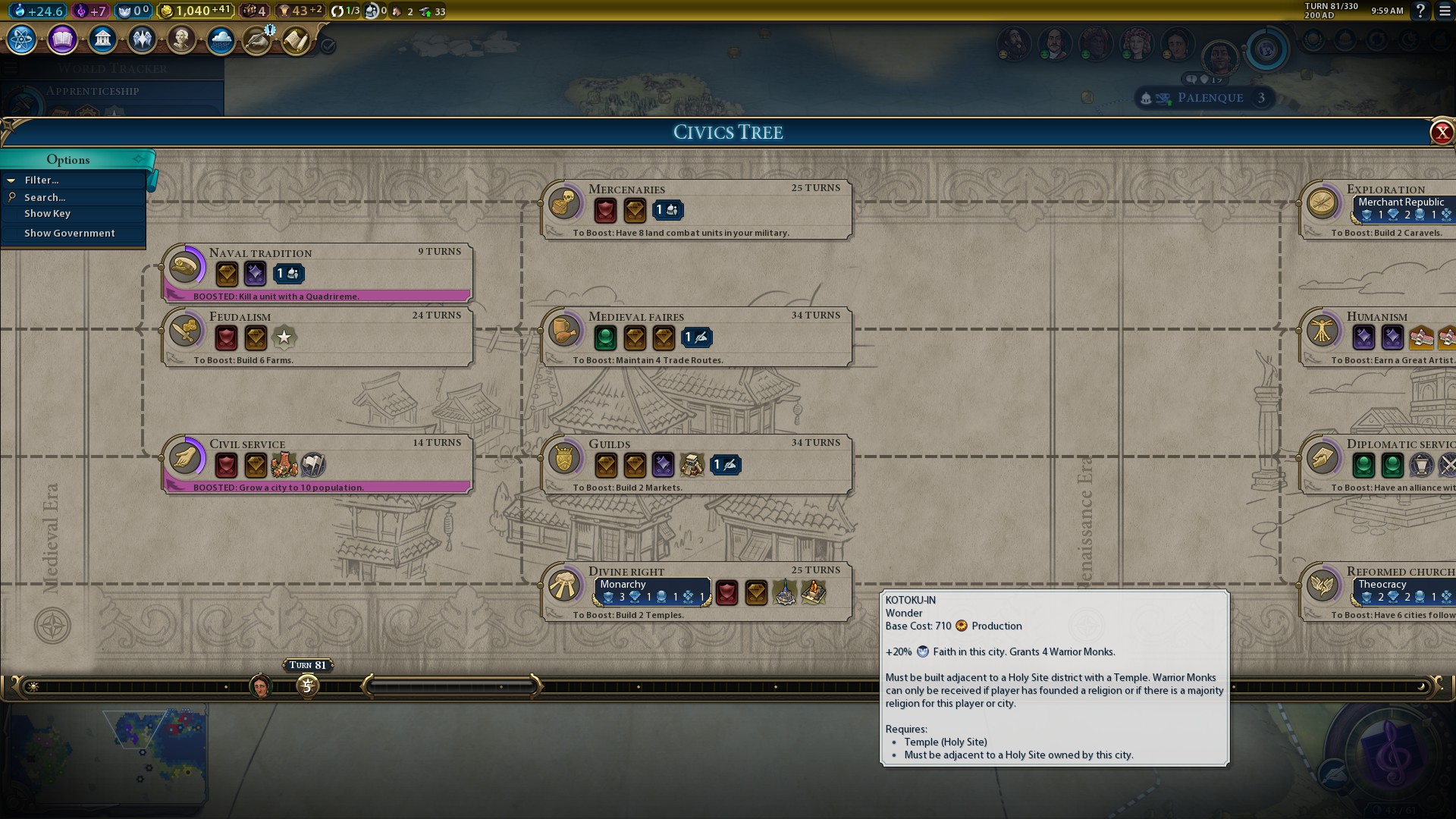Close the Civics Tree window
Screen dimensions: 1456x819
pos(1441,133)
